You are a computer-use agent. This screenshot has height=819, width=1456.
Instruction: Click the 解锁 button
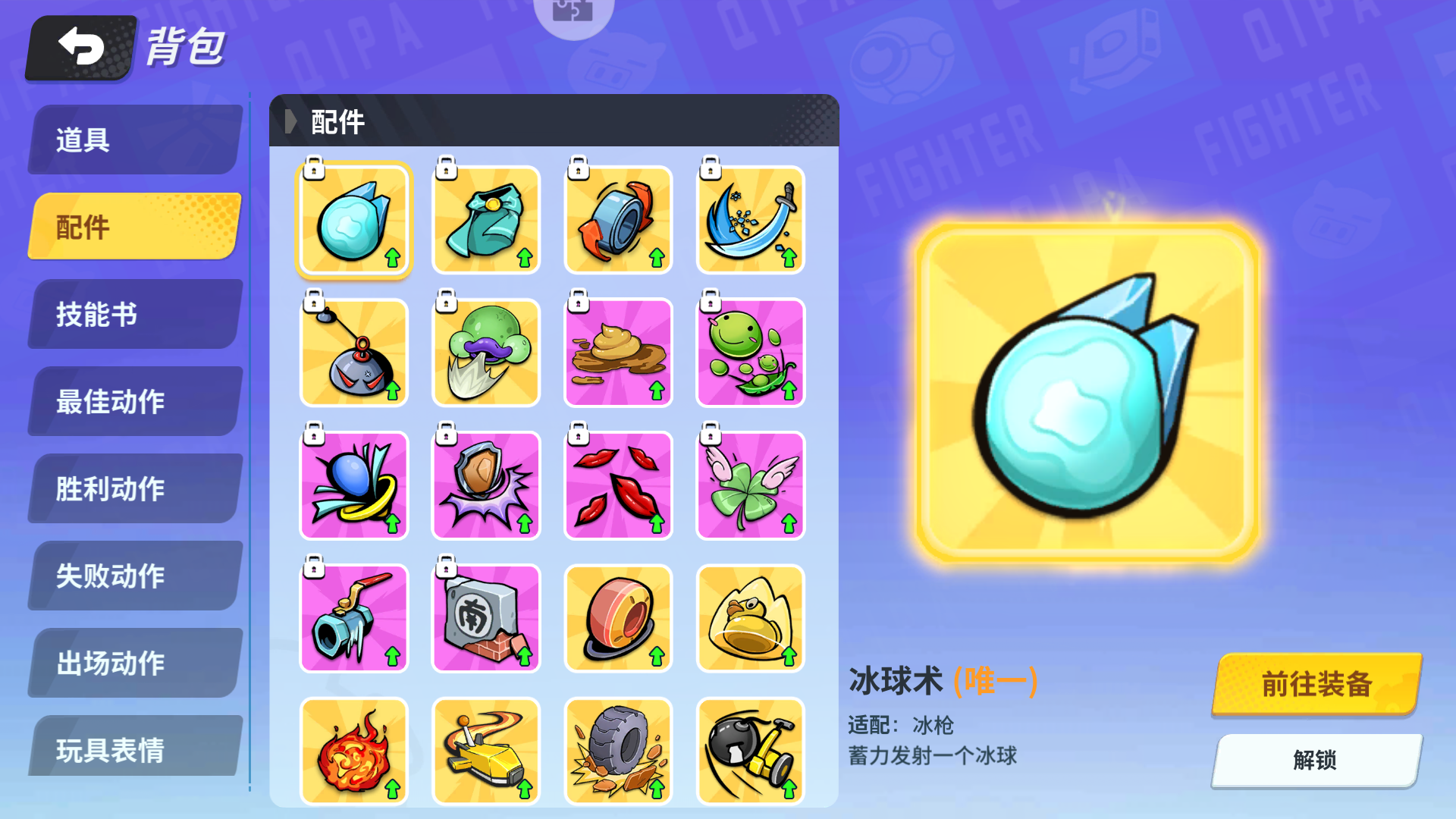click(1316, 761)
